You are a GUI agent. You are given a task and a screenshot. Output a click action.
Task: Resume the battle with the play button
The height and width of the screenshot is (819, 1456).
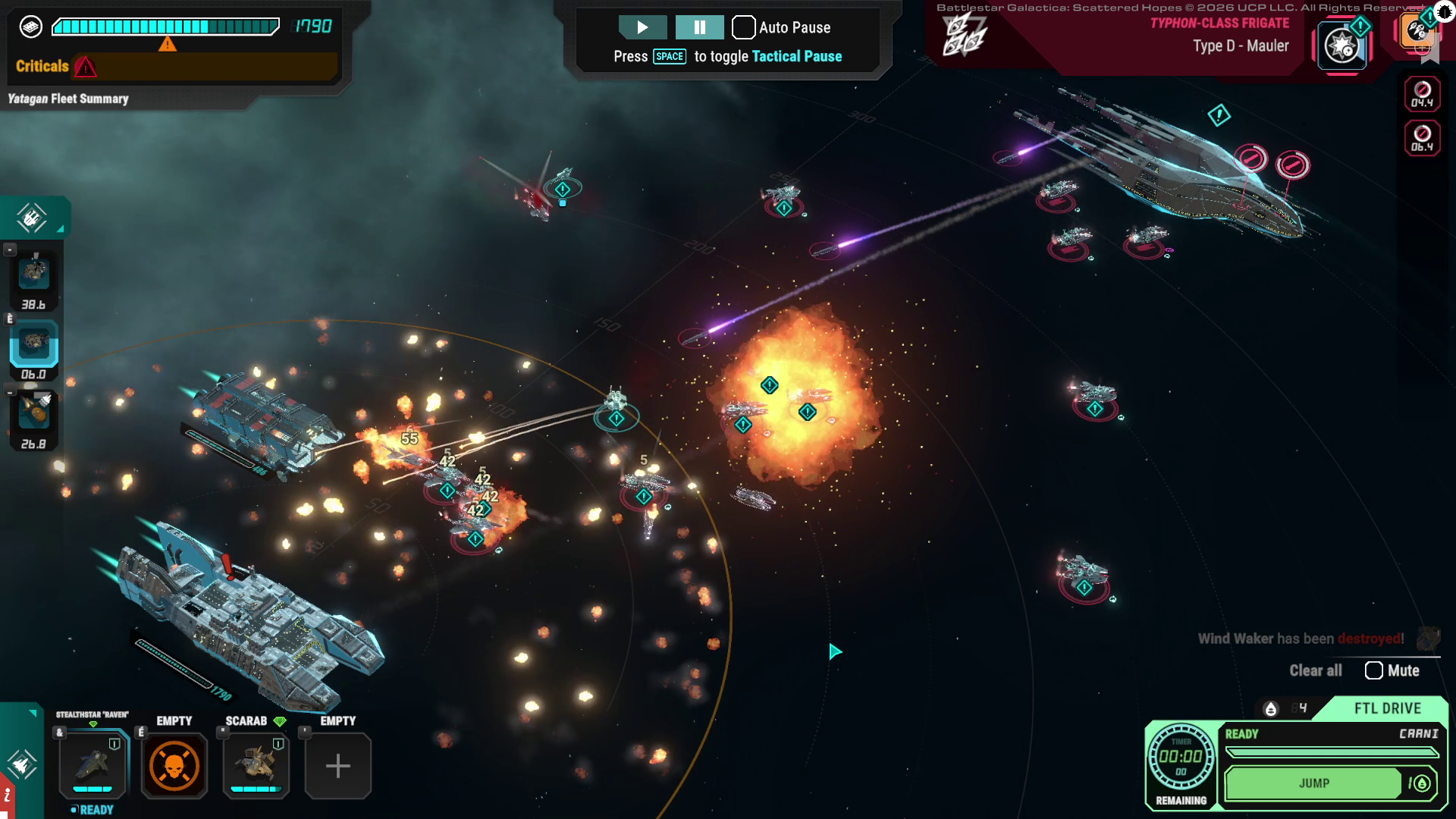tap(642, 27)
